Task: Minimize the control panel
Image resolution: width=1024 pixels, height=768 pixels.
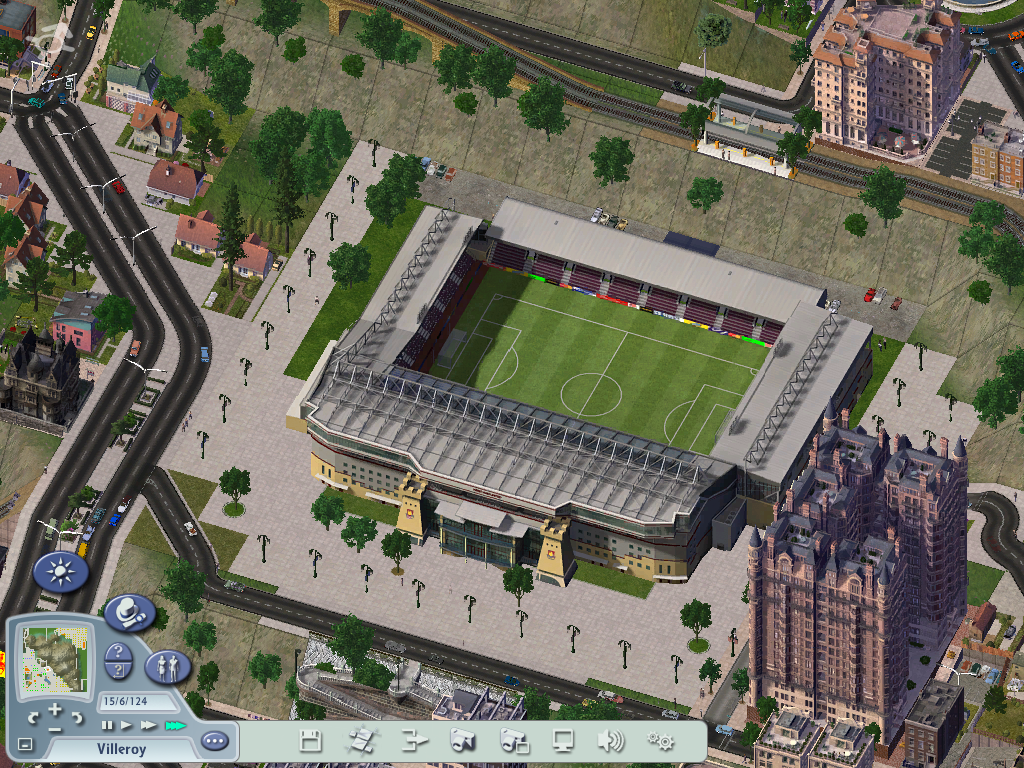Action: pos(25,745)
